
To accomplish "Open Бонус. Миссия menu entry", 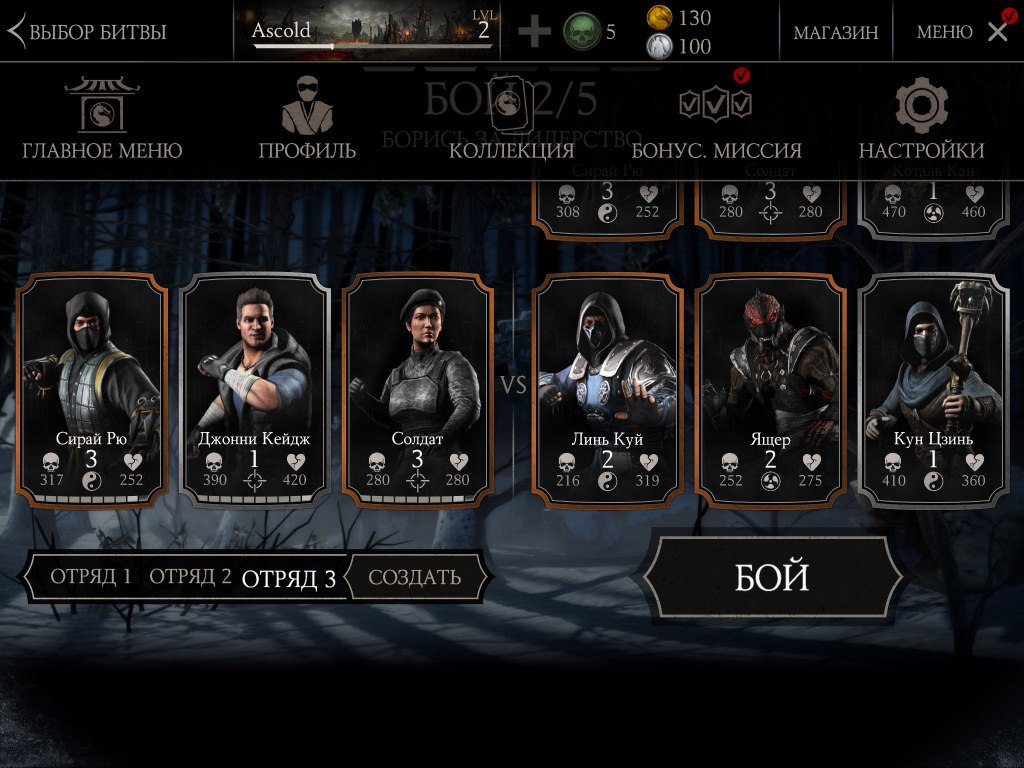I will (716, 119).
